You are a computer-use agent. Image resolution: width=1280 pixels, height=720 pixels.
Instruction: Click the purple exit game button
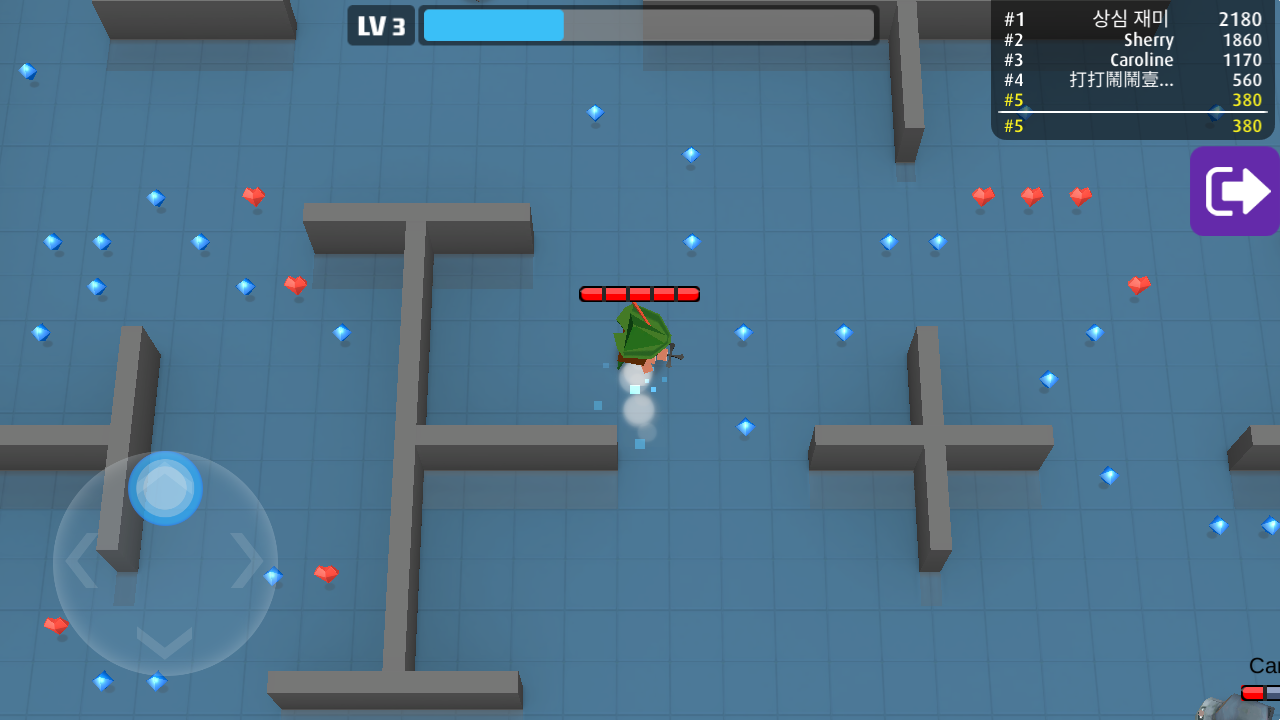coord(1234,191)
